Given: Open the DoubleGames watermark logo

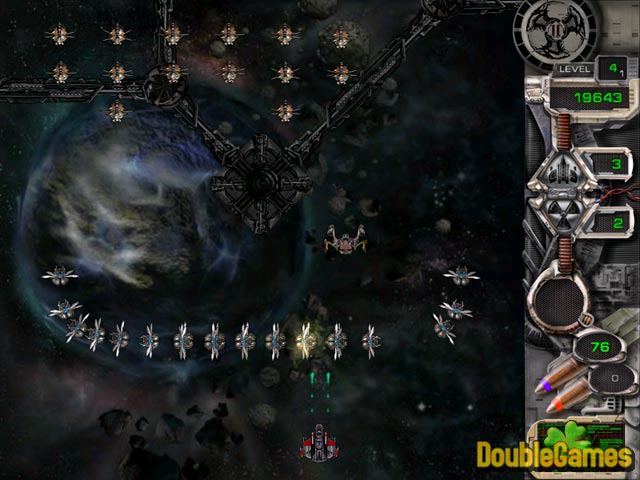Looking at the screenshot, I should pos(558,453).
